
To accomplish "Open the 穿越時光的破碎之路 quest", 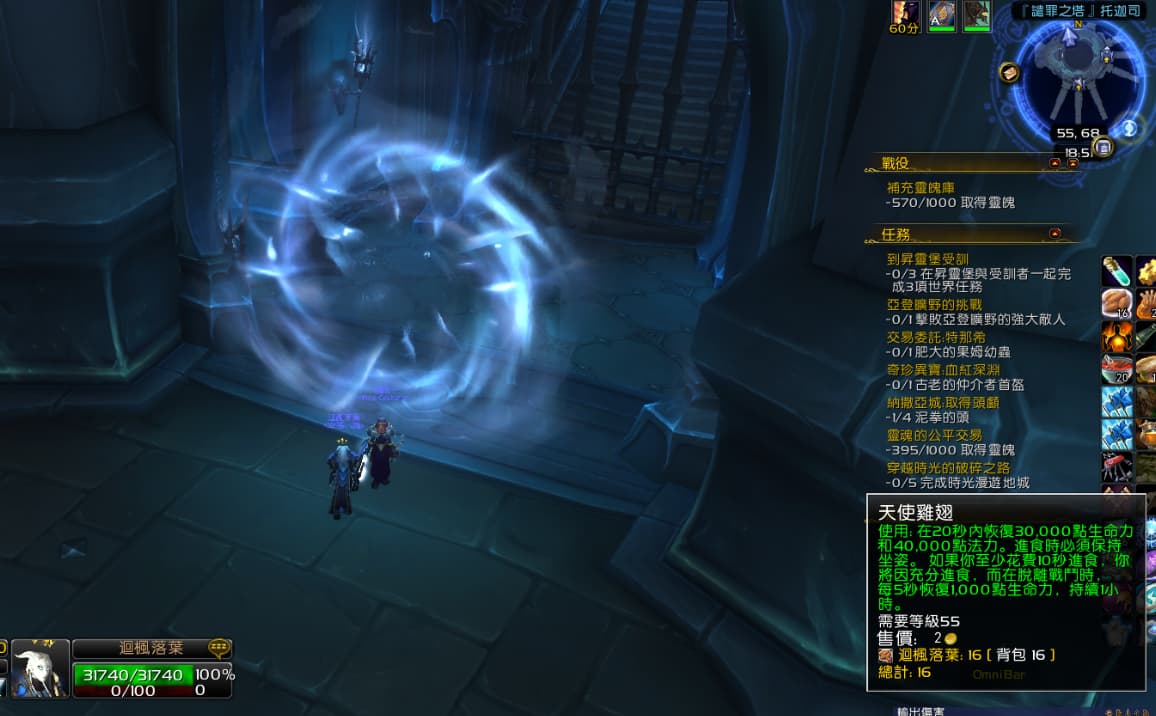I will pos(949,467).
